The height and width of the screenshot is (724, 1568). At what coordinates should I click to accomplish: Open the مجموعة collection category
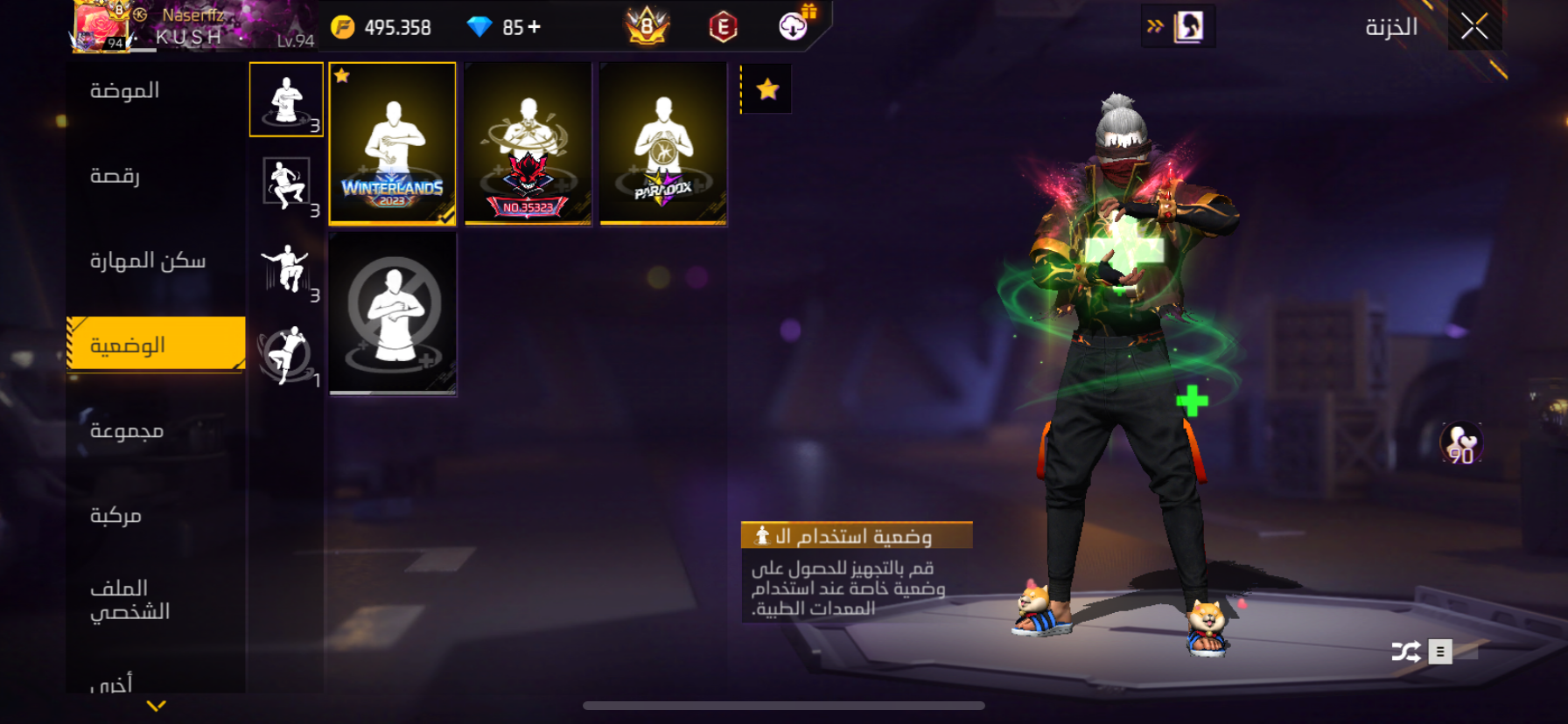tap(127, 430)
